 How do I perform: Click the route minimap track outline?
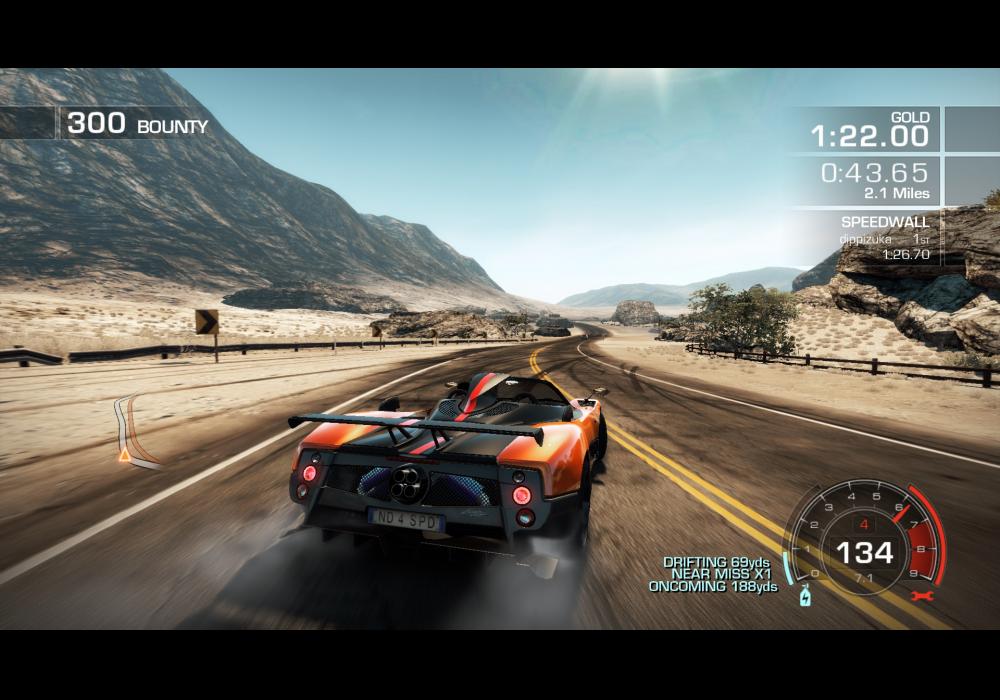click(134, 430)
